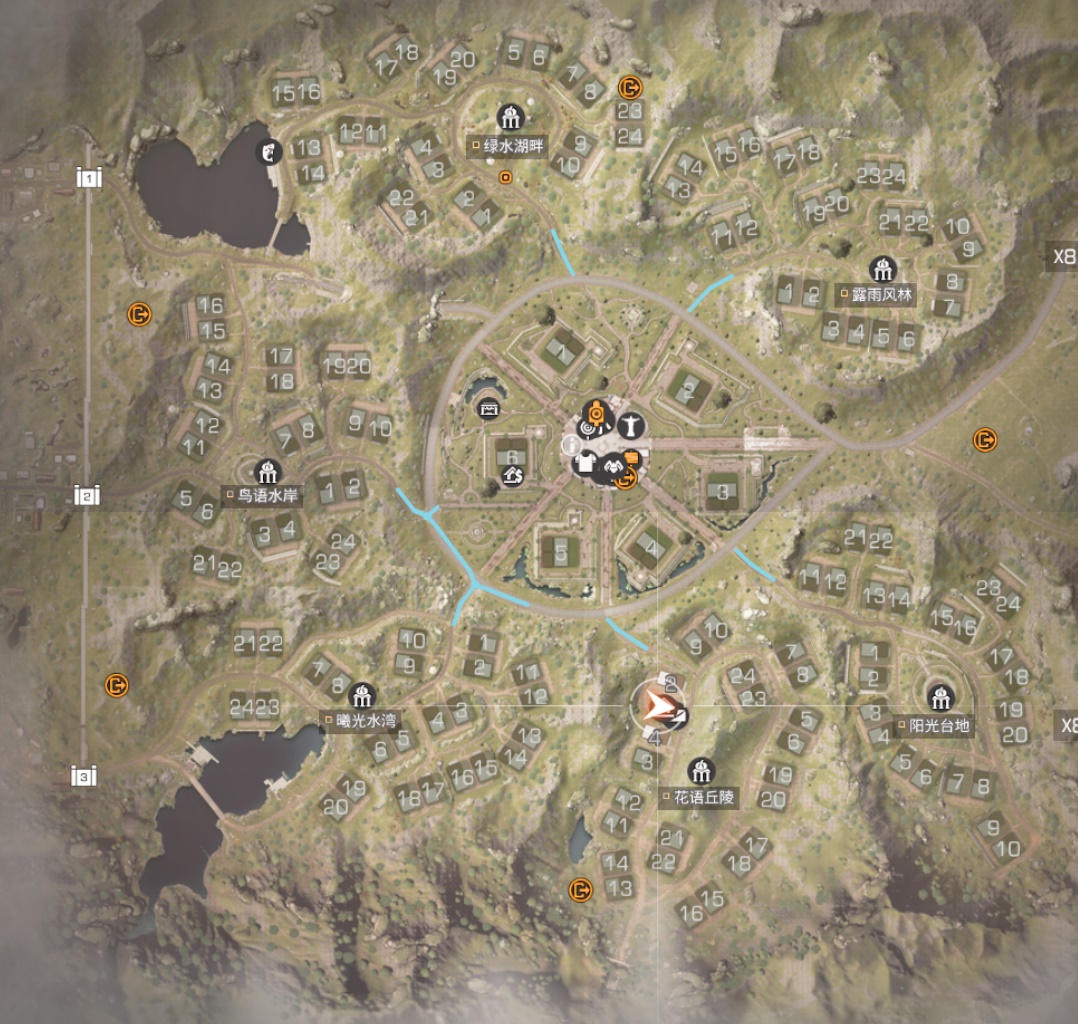
Task: Select the gate marker numbered 2
Action: point(88,496)
